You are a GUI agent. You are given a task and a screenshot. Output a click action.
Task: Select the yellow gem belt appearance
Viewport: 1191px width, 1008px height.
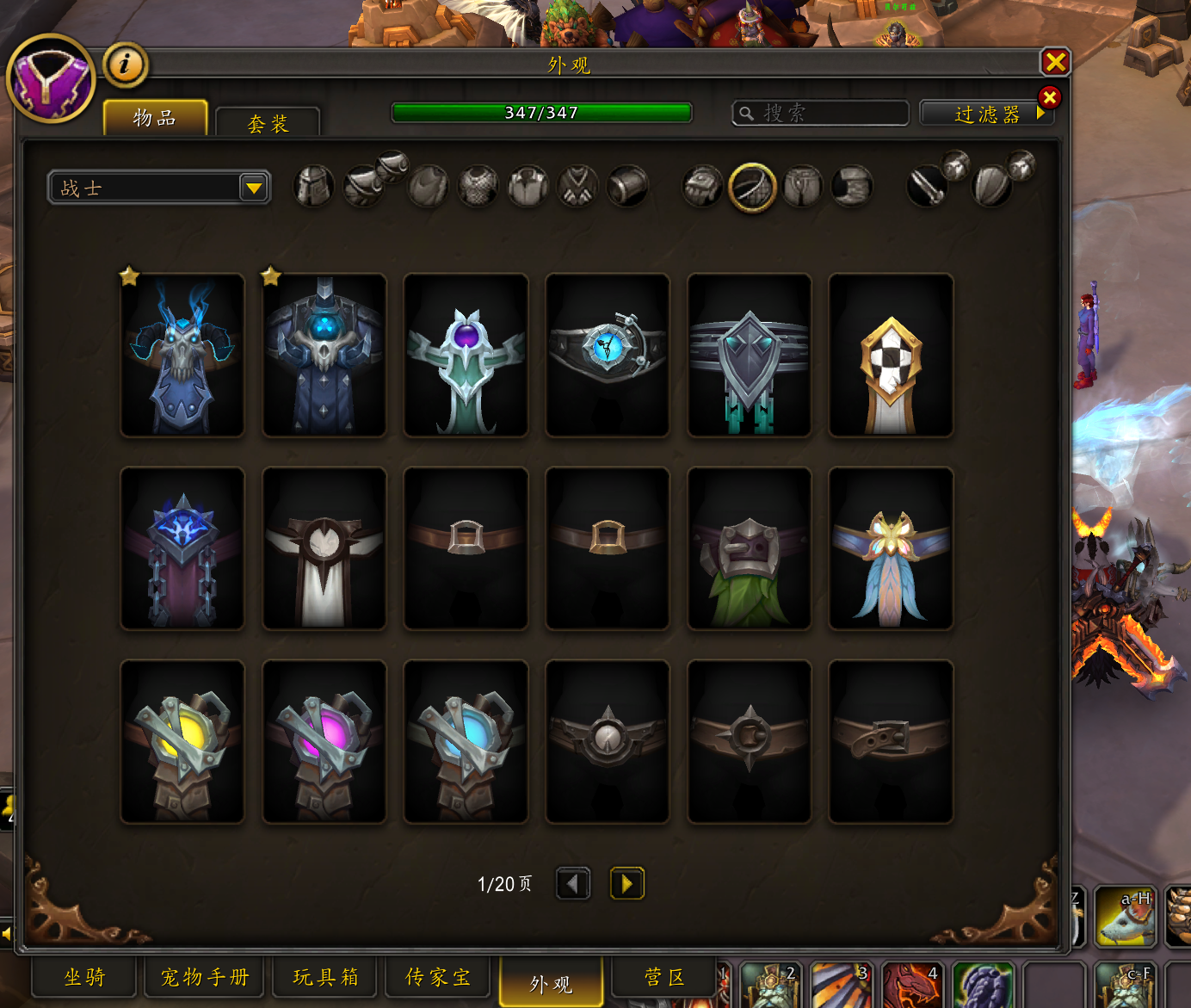(x=182, y=741)
